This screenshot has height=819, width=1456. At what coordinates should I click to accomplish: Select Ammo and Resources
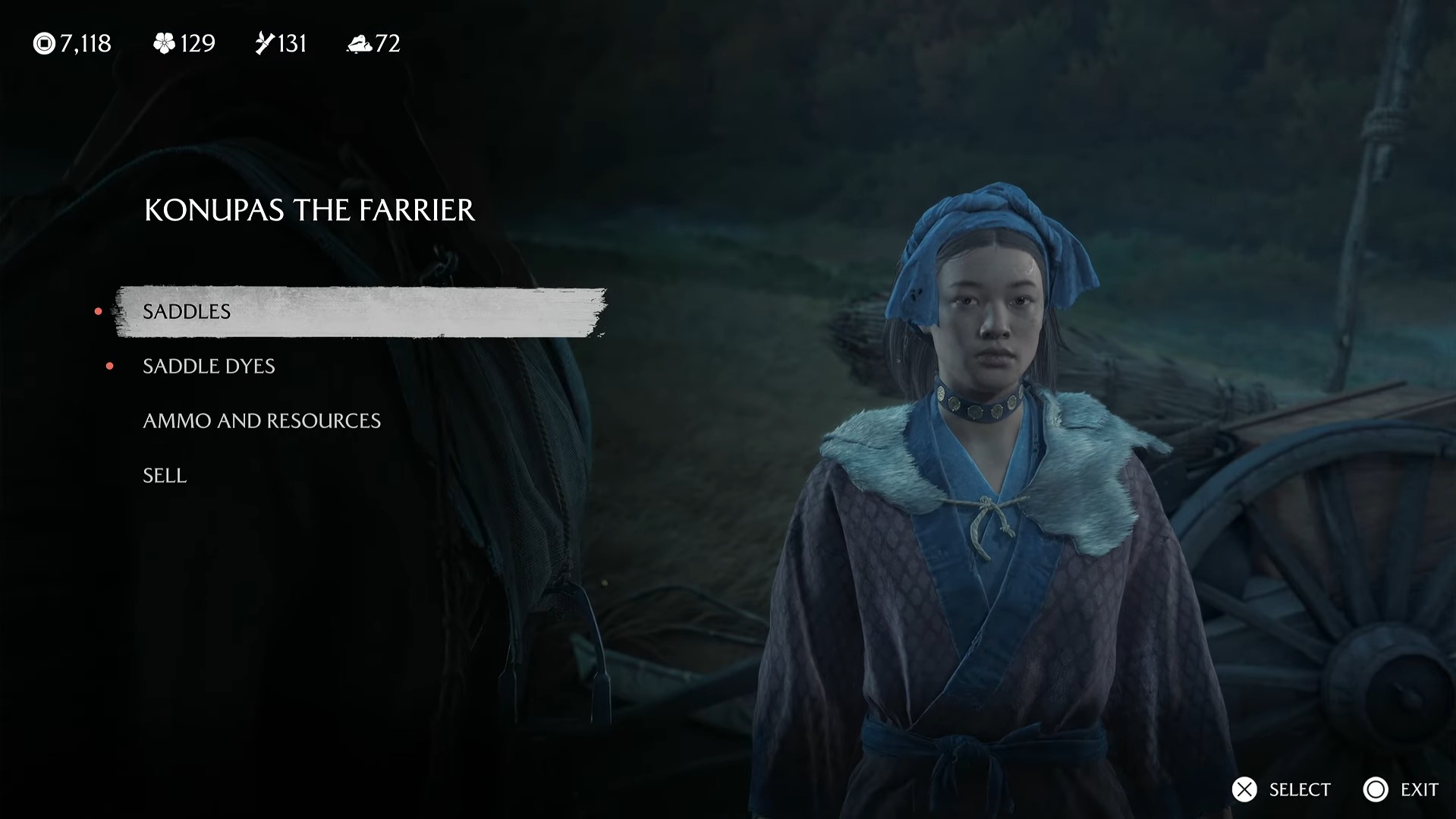click(x=262, y=421)
